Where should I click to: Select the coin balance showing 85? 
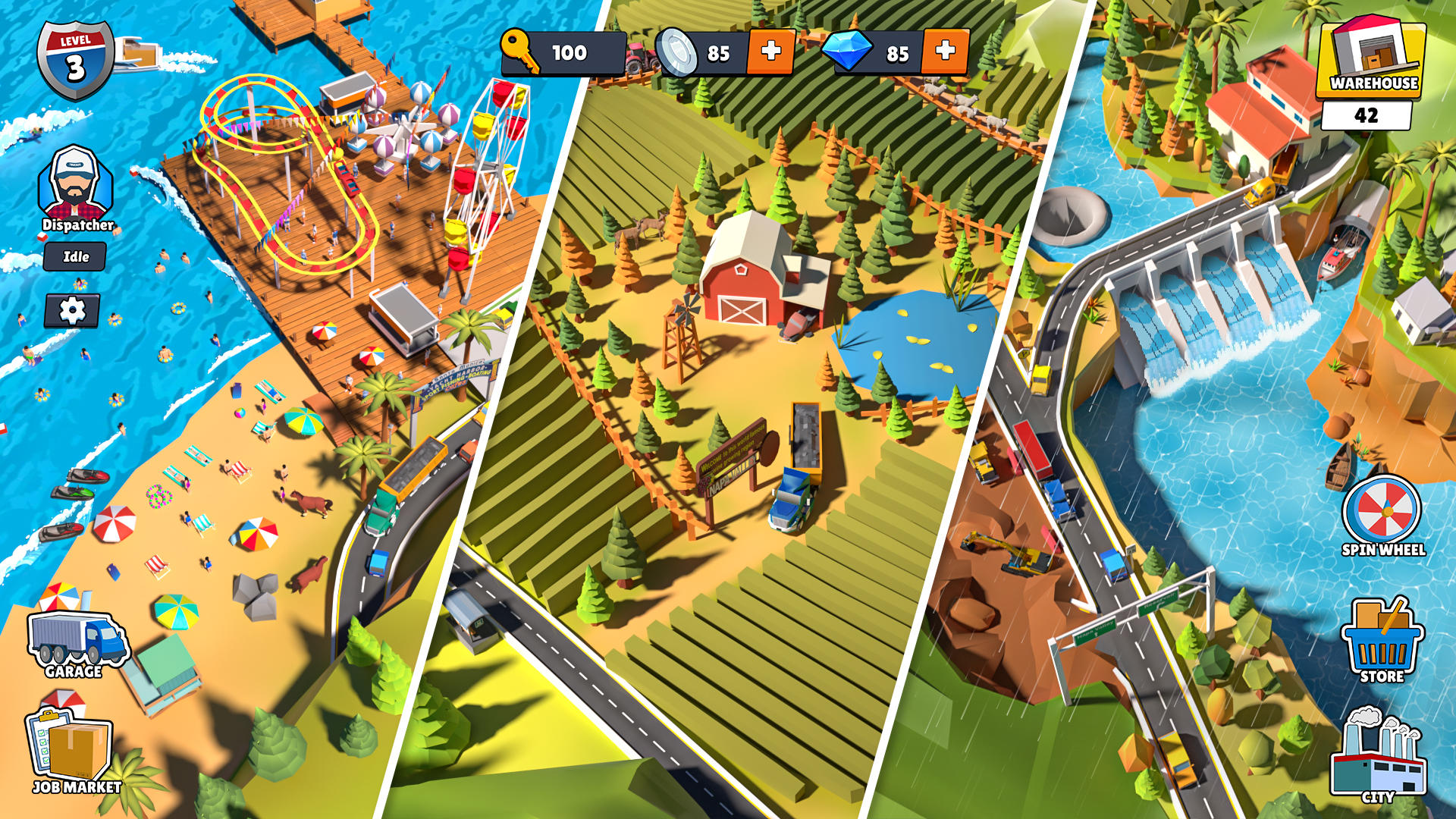(x=717, y=54)
